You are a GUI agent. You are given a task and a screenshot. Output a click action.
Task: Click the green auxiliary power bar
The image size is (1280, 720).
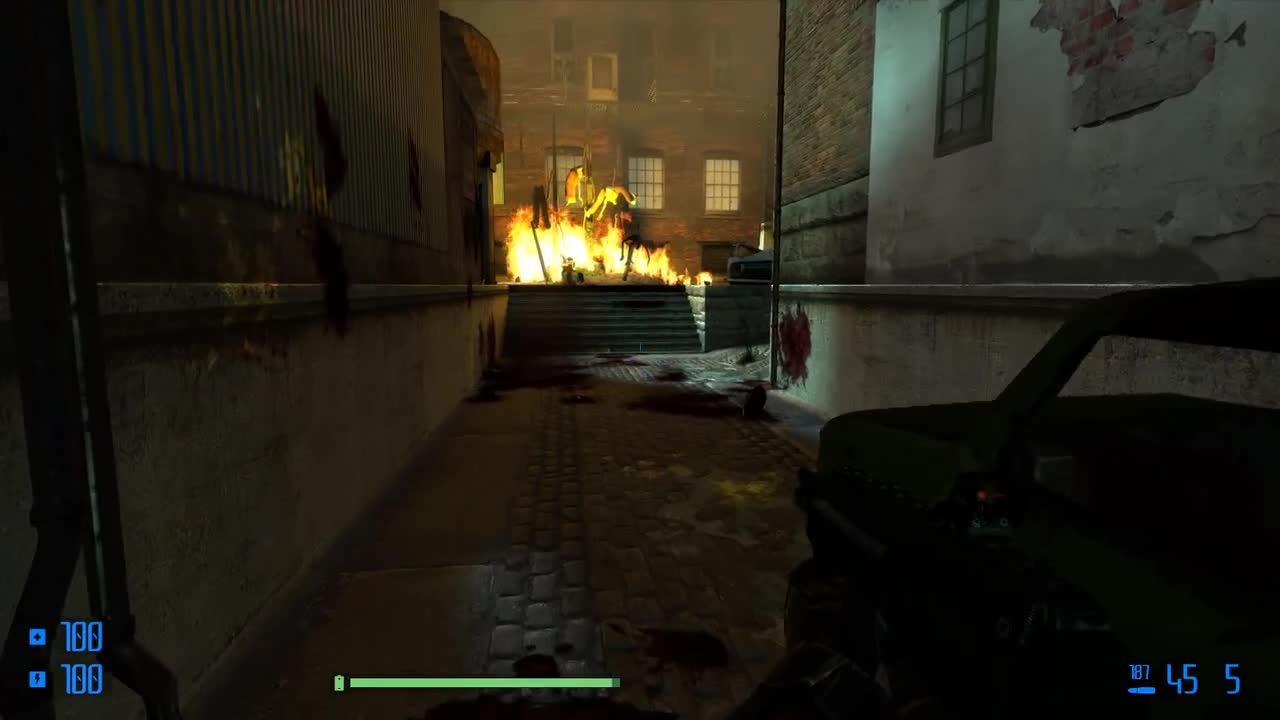coord(480,684)
